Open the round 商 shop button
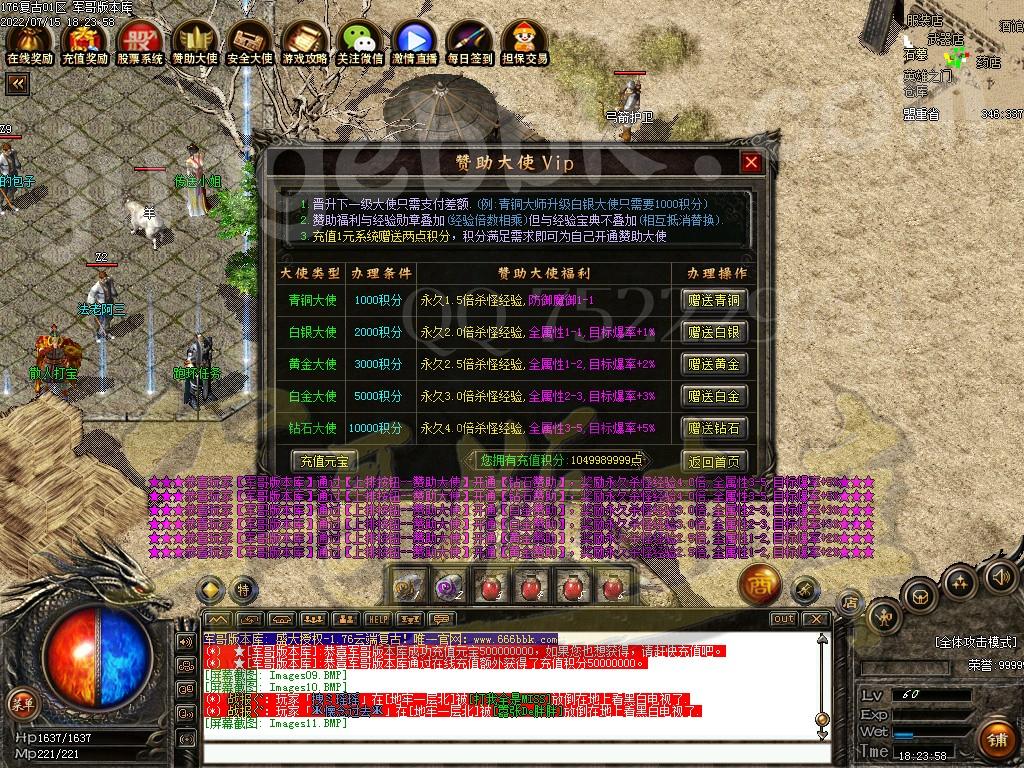This screenshot has height=768, width=1024. (x=759, y=586)
